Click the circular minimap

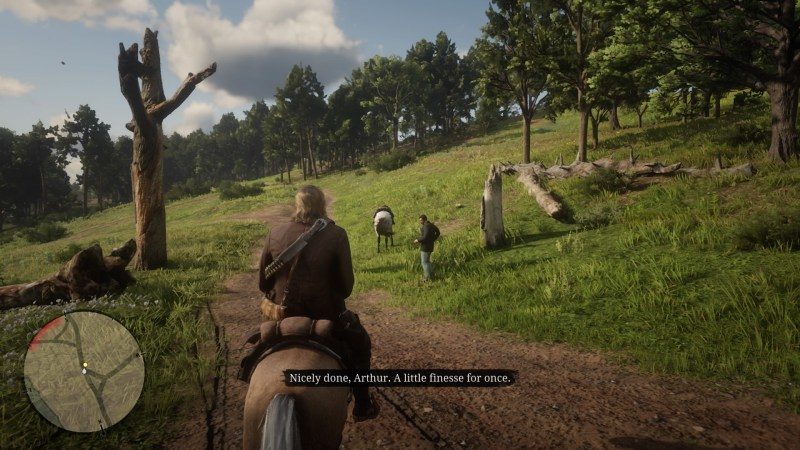(x=84, y=371)
